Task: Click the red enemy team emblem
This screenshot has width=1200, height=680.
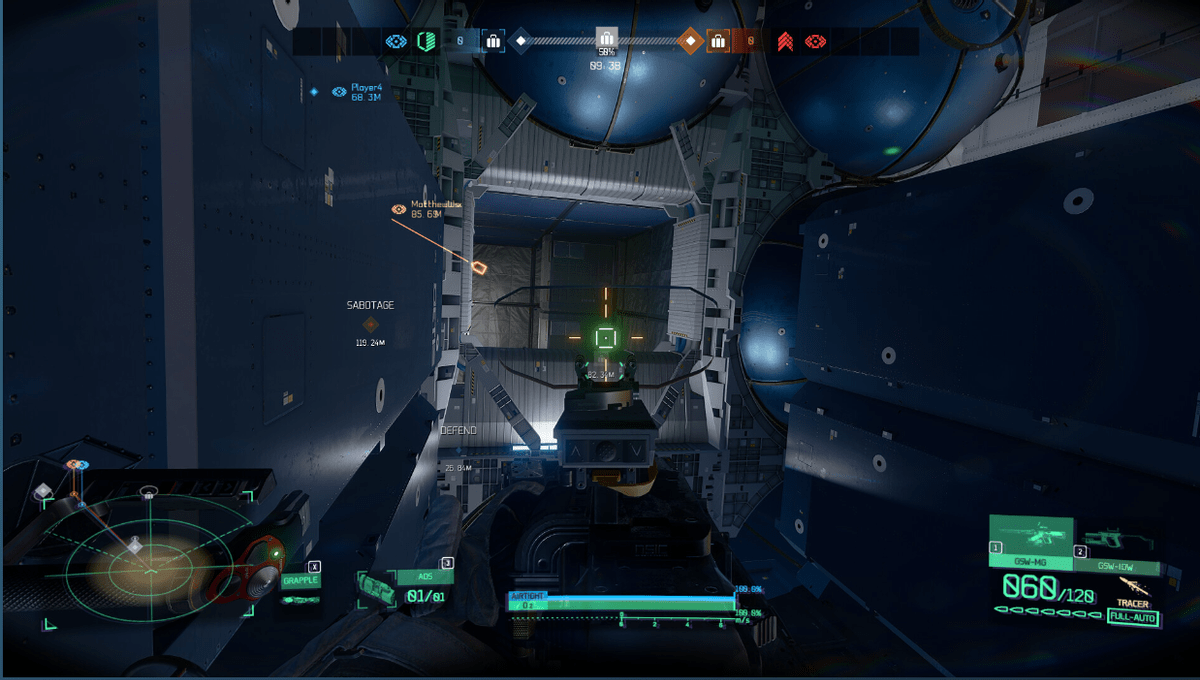Action: (x=816, y=41)
